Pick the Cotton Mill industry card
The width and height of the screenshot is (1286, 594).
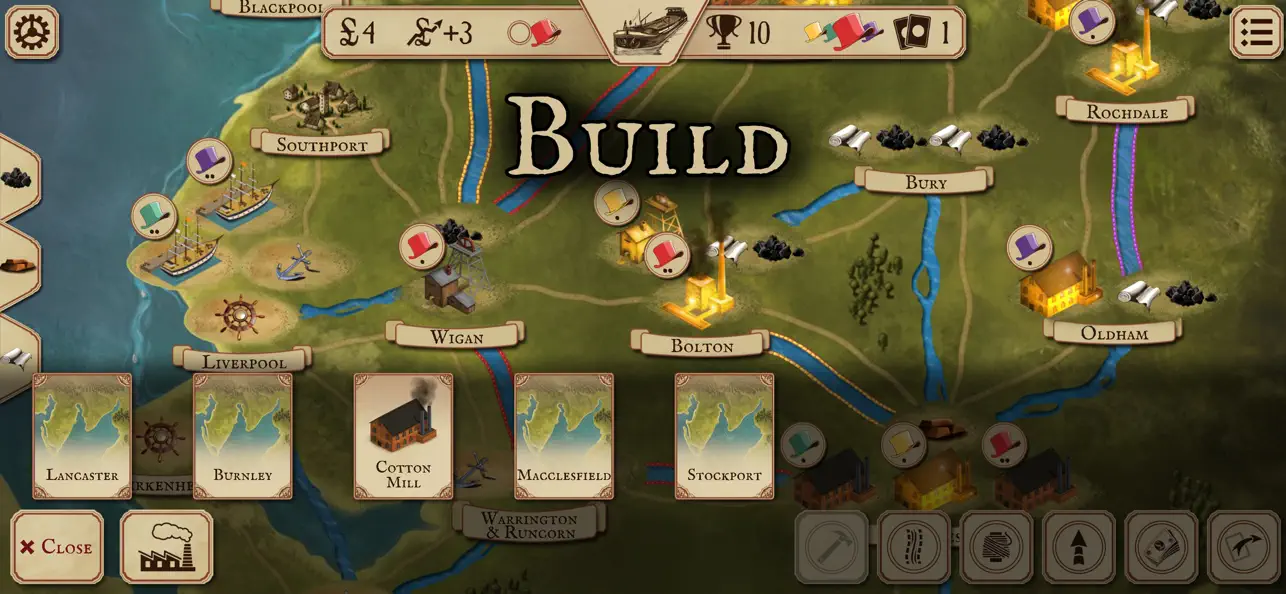pyautogui.click(x=403, y=436)
